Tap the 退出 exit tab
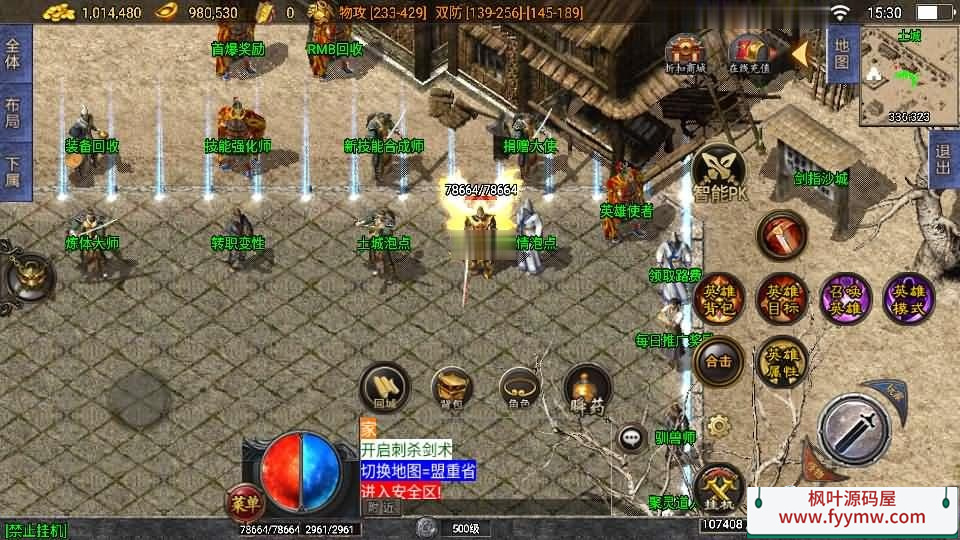 click(x=941, y=159)
